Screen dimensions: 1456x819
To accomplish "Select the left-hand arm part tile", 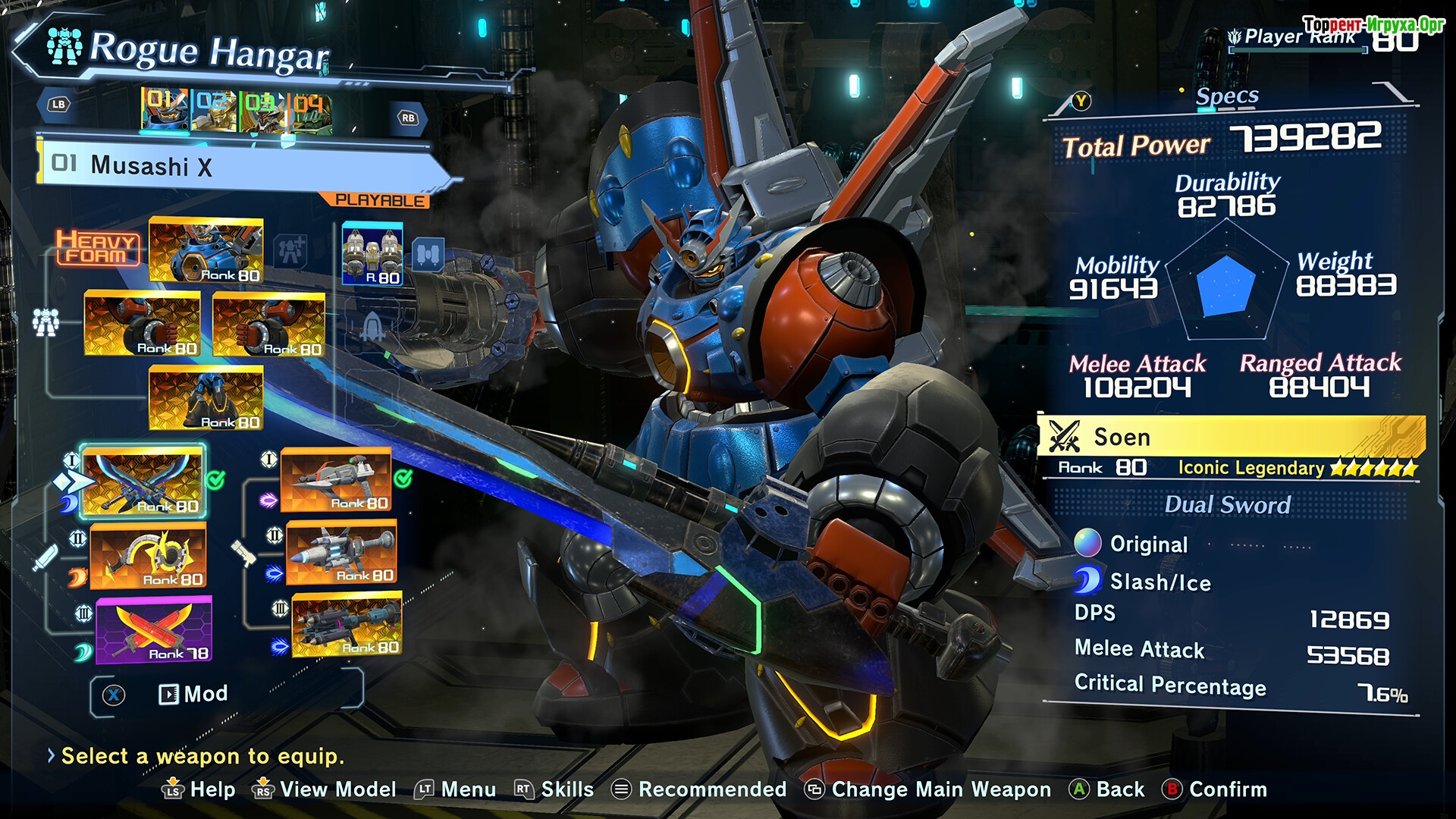I will 142,324.
